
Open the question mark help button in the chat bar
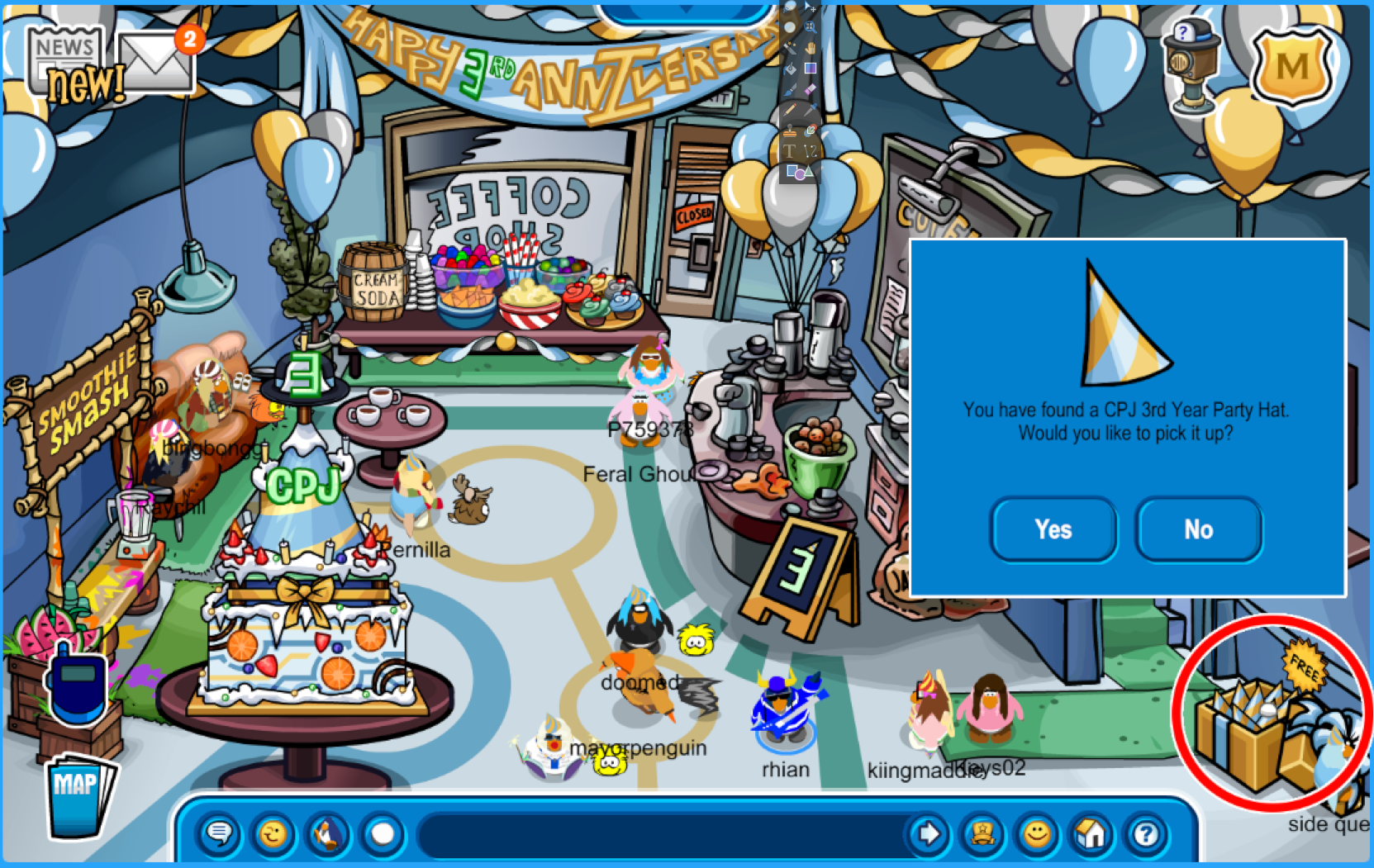[x=1146, y=834]
